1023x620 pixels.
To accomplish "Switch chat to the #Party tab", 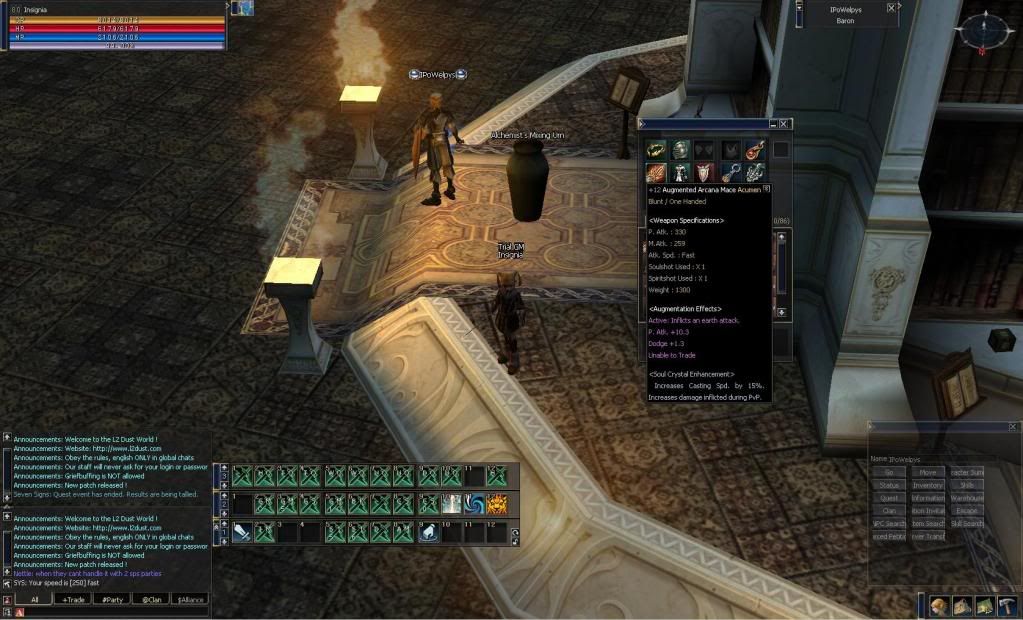I will (111, 599).
